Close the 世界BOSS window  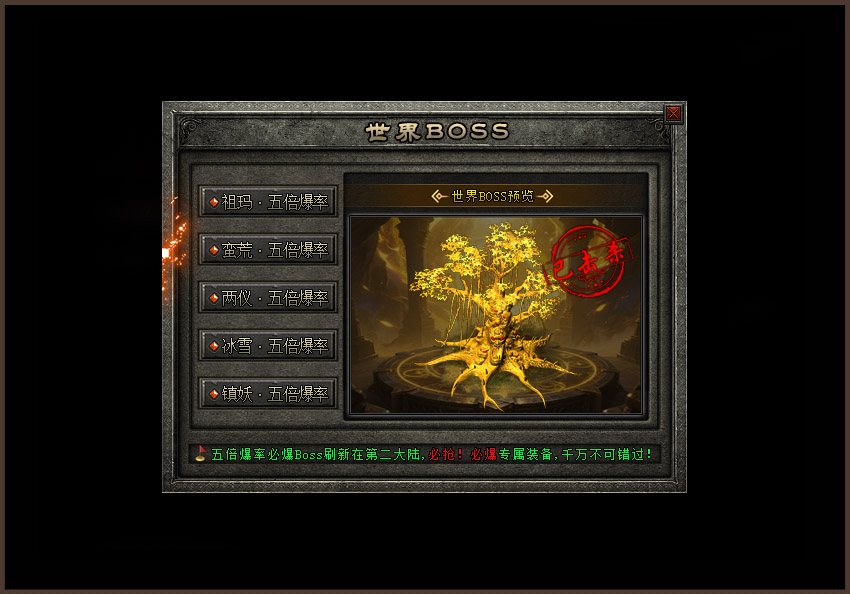[x=674, y=113]
